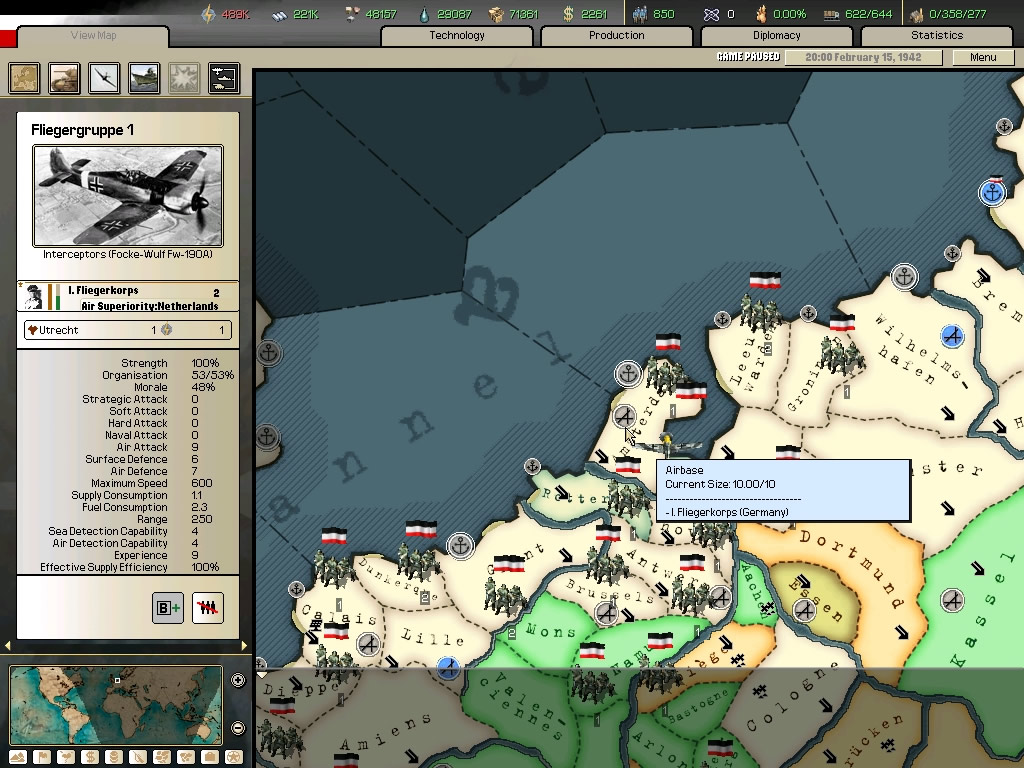Open the Technology screen
1024x768 pixels.
click(457, 36)
